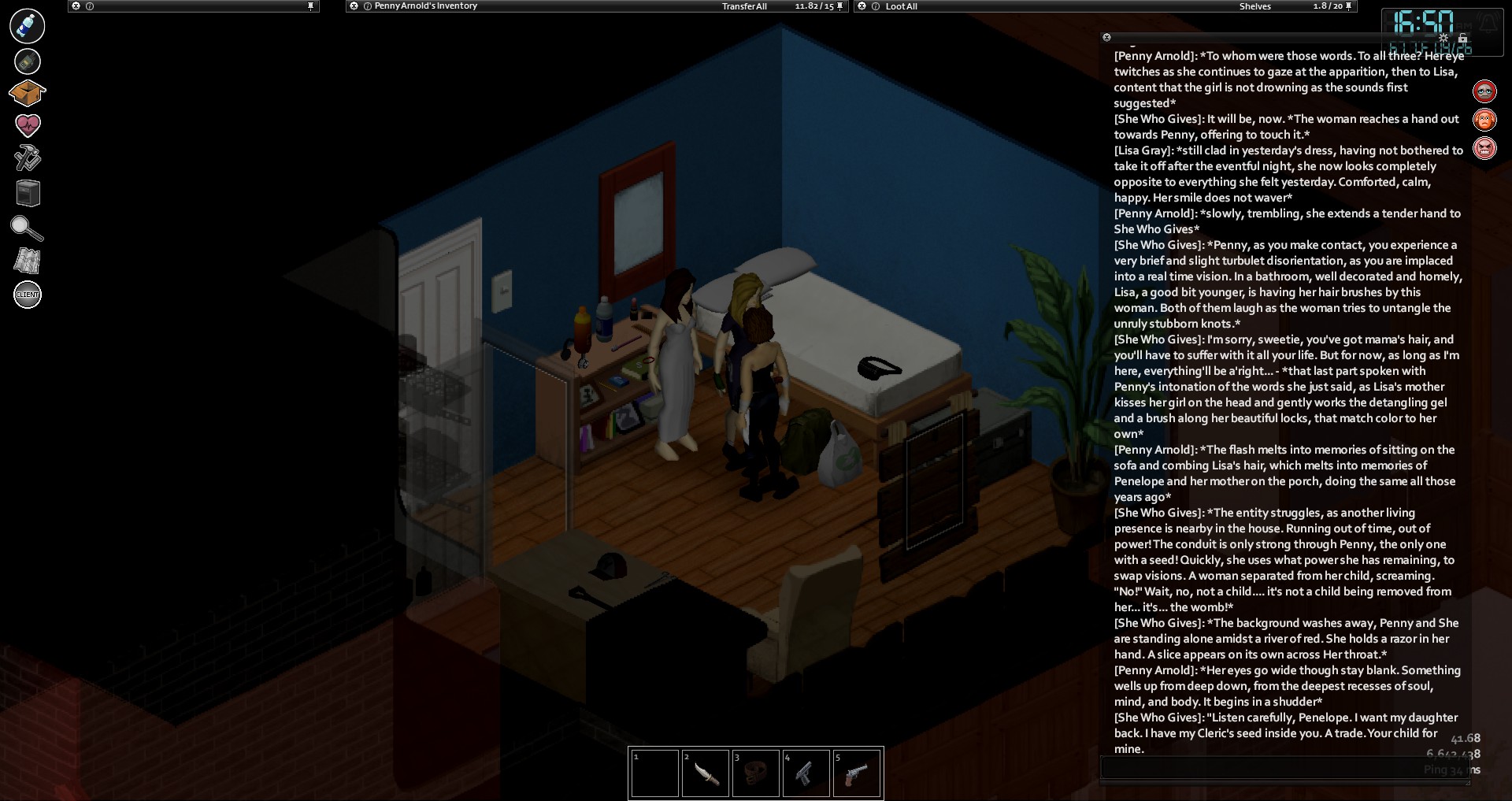1512x801 pixels.
Task: Click the furniture cabinet icon
Action: click(x=28, y=193)
